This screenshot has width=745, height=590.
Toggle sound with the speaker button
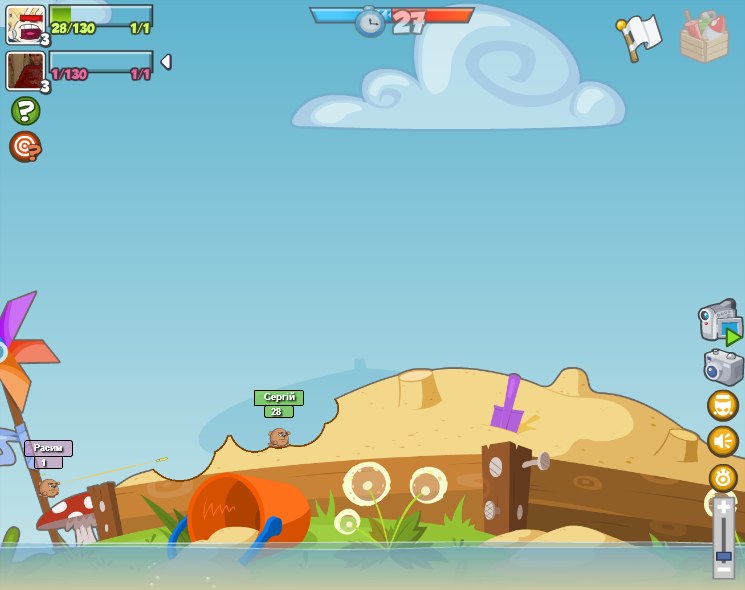tap(723, 441)
